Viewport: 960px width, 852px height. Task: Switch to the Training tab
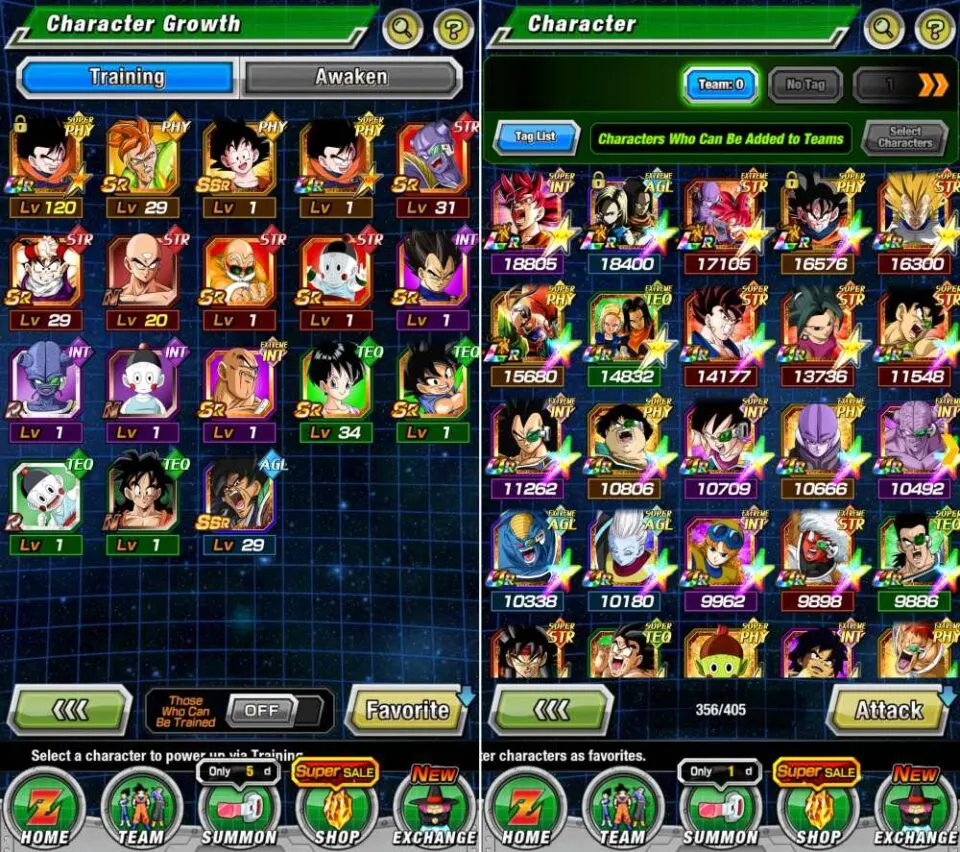[x=126, y=77]
